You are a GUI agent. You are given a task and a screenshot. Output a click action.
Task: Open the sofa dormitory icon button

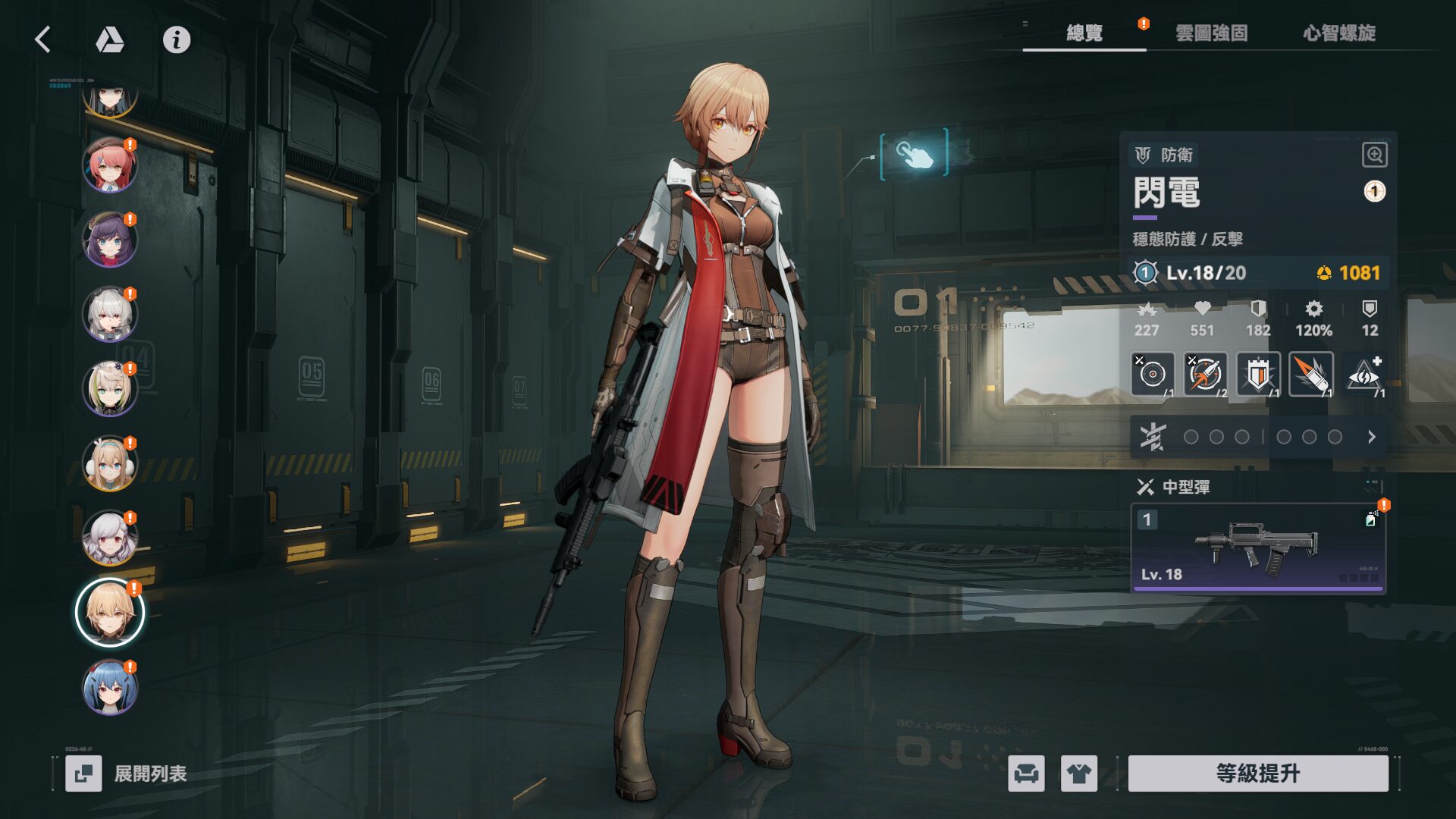[x=1026, y=773]
